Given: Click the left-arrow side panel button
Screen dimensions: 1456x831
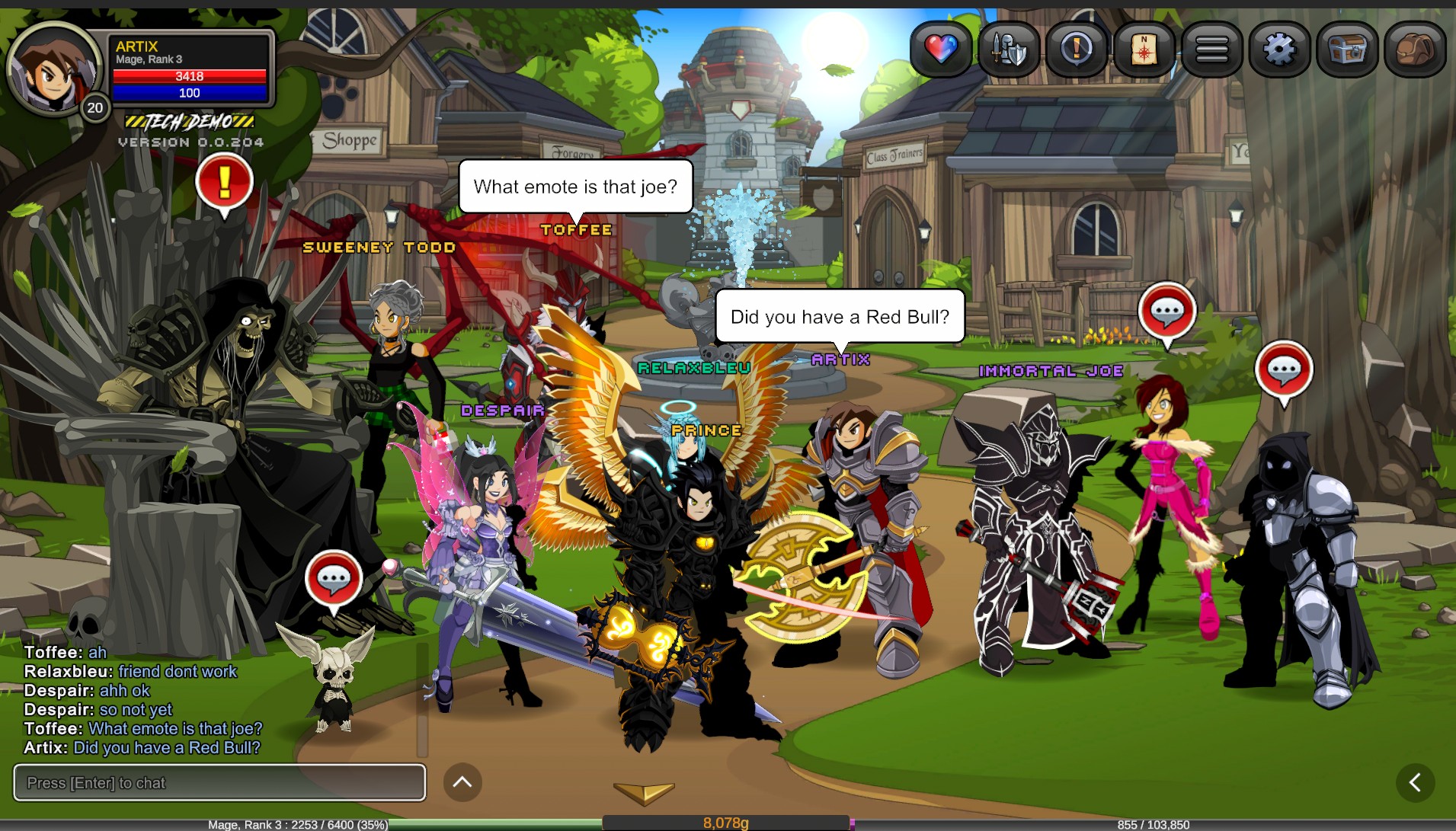Looking at the screenshot, I should click(1415, 782).
